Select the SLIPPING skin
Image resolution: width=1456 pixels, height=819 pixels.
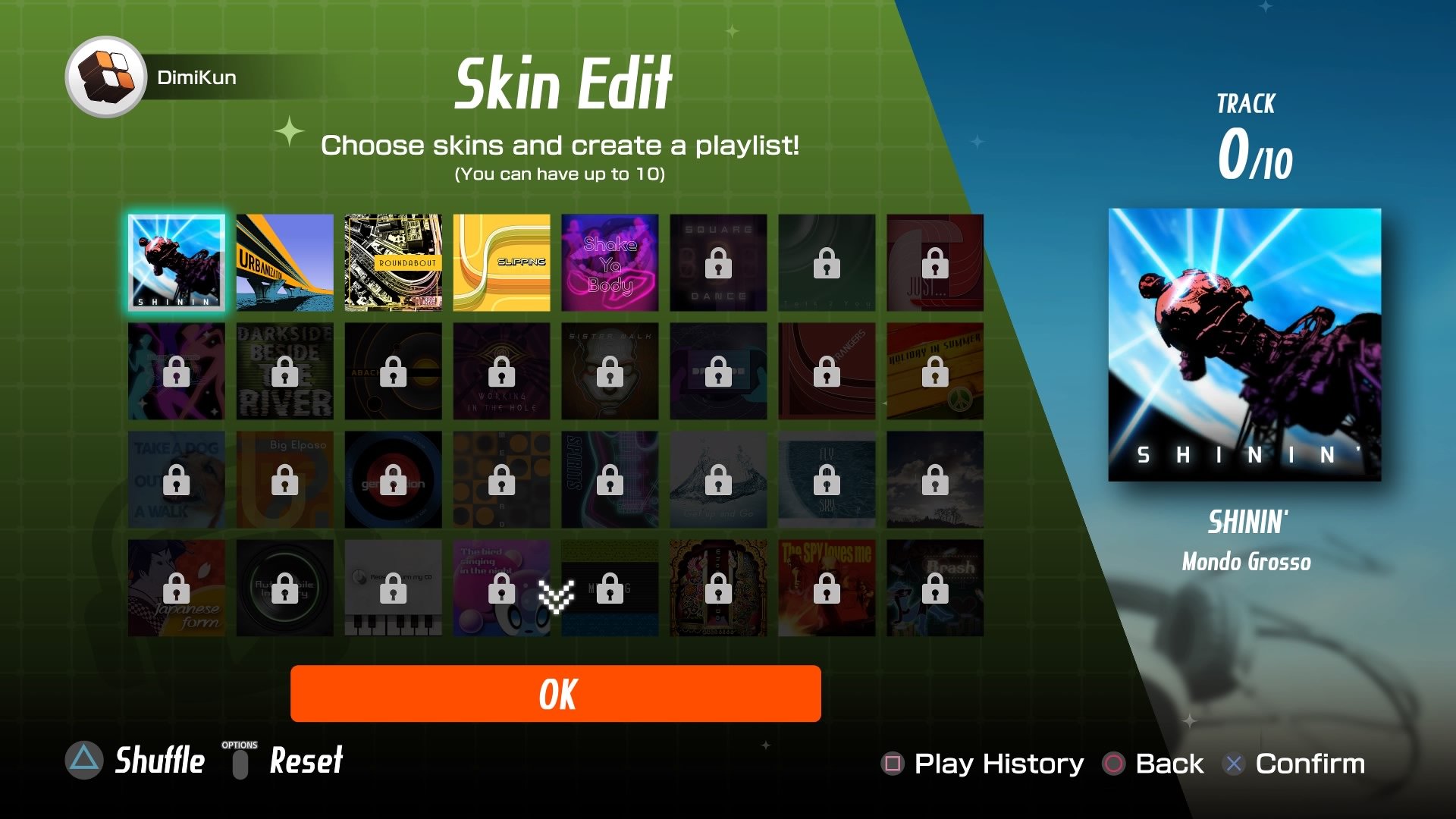tap(501, 262)
